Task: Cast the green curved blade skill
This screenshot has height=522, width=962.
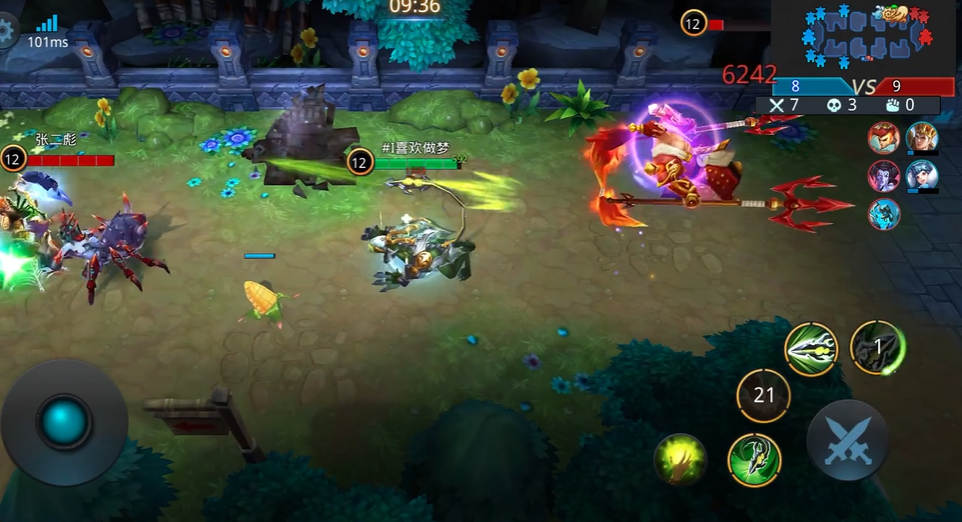Action: (754, 460)
